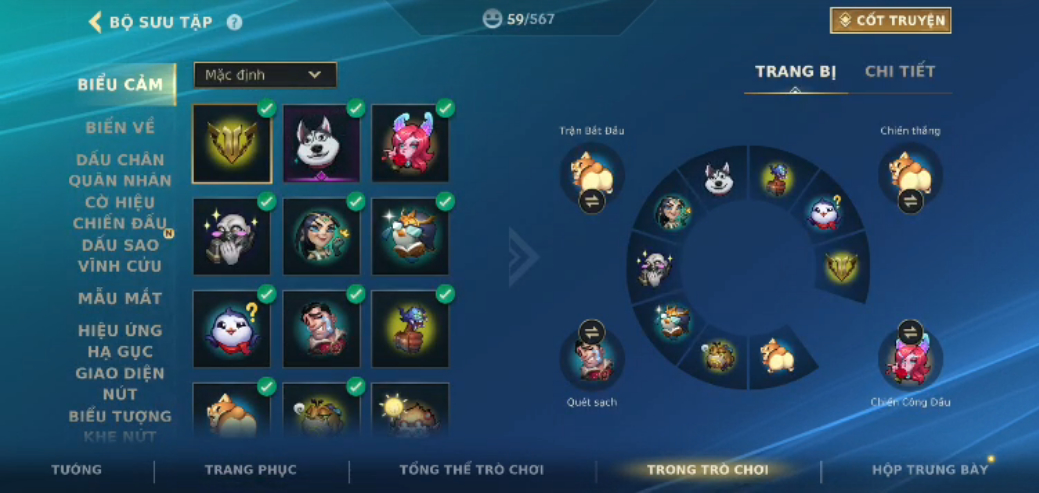Switch to the Tướng bottom tab
1039x493 pixels.
77,470
